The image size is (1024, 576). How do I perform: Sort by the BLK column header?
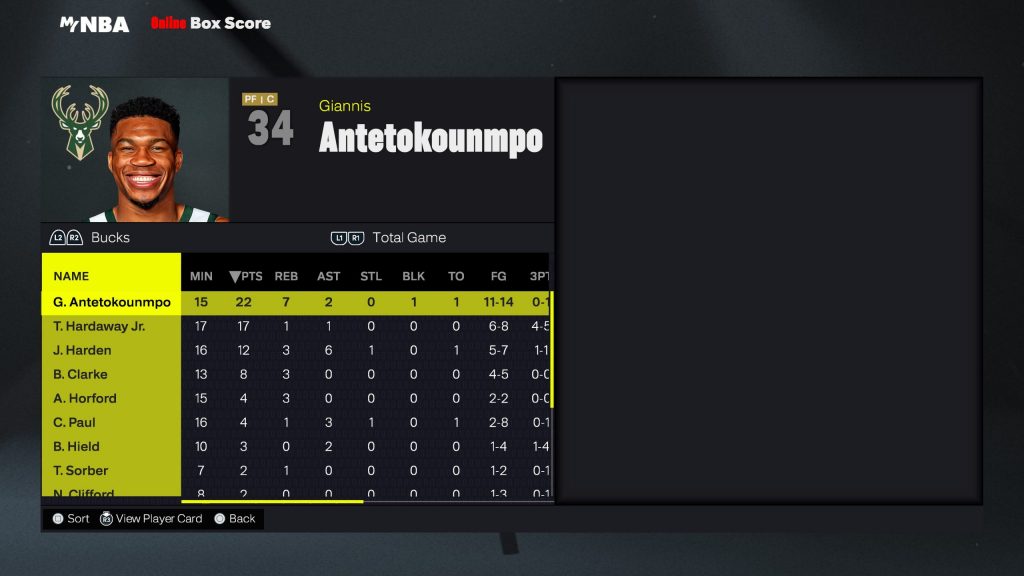tap(414, 276)
